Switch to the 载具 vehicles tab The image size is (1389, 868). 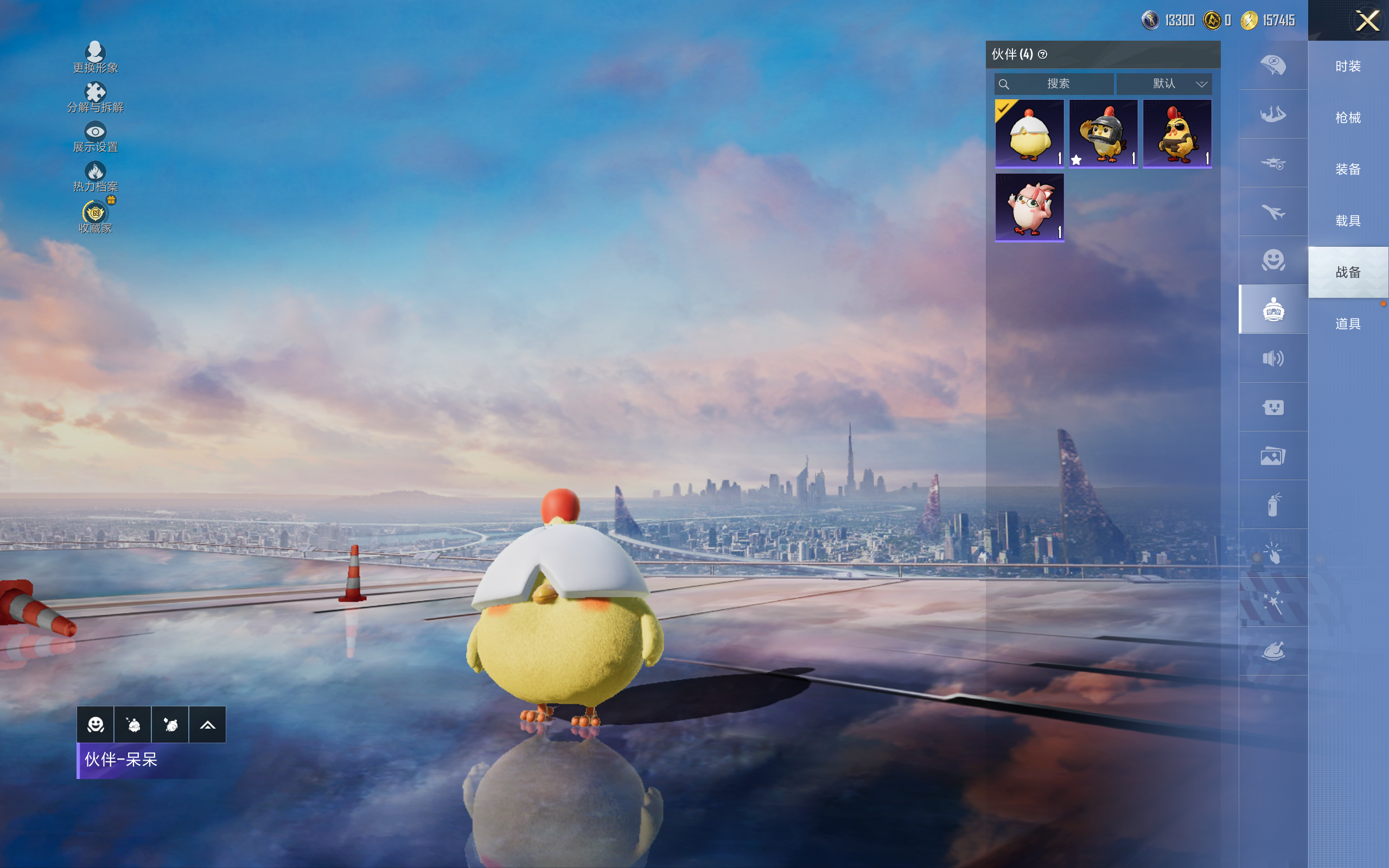coord(1348,221)
